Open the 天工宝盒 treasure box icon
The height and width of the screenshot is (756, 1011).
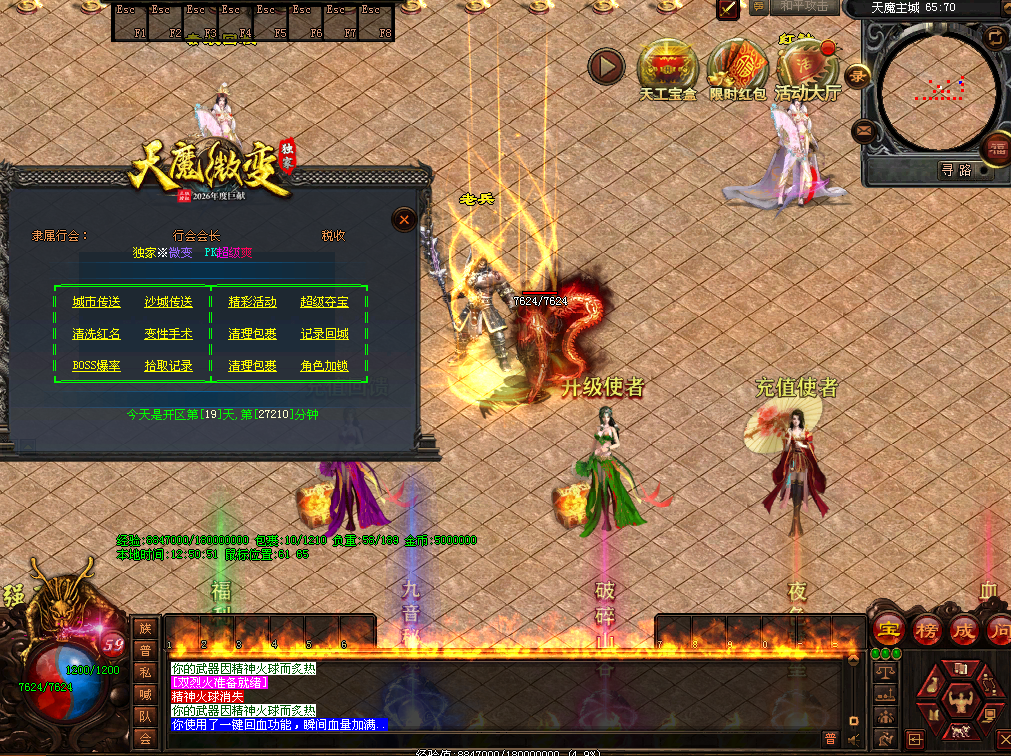[x=667, y=68]
